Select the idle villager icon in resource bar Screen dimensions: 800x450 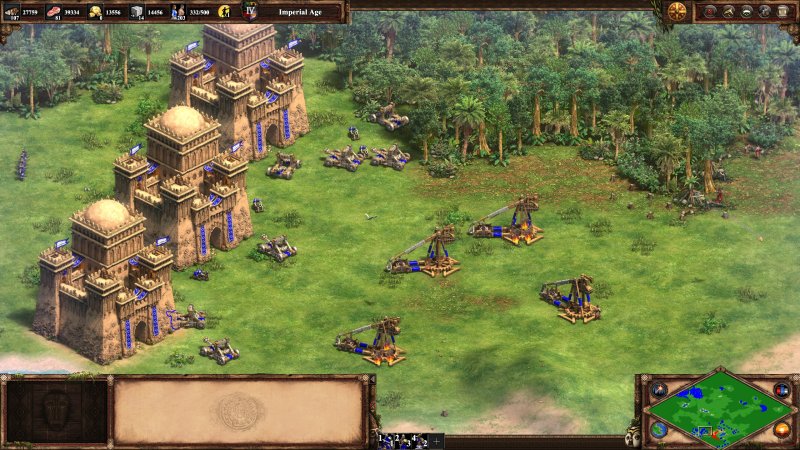[224, 11]
